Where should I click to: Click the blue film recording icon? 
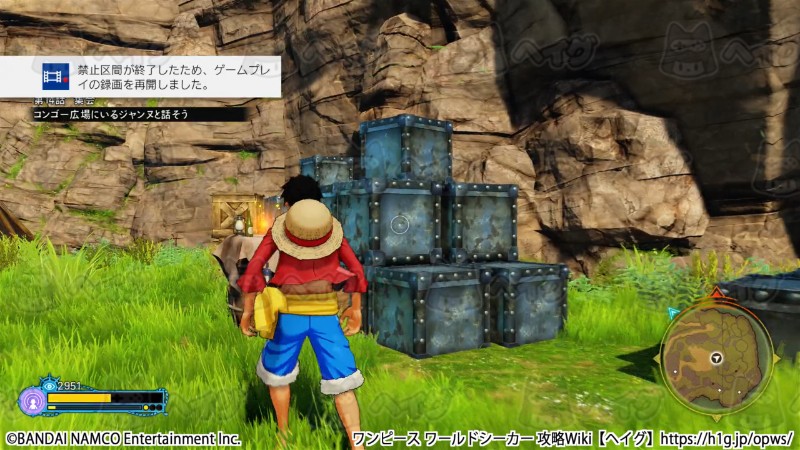(55, 78)
